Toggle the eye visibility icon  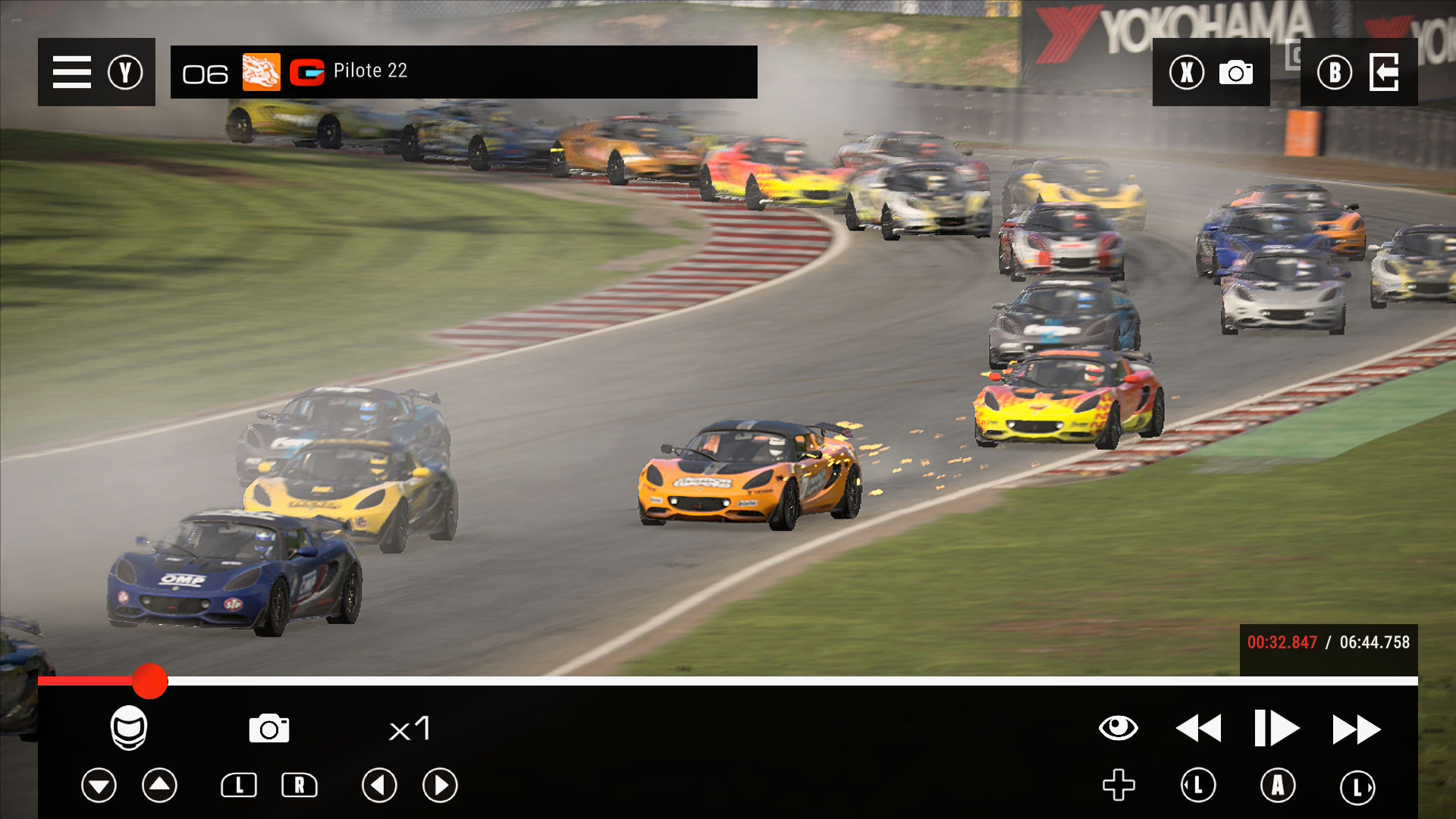point(1118,728)
